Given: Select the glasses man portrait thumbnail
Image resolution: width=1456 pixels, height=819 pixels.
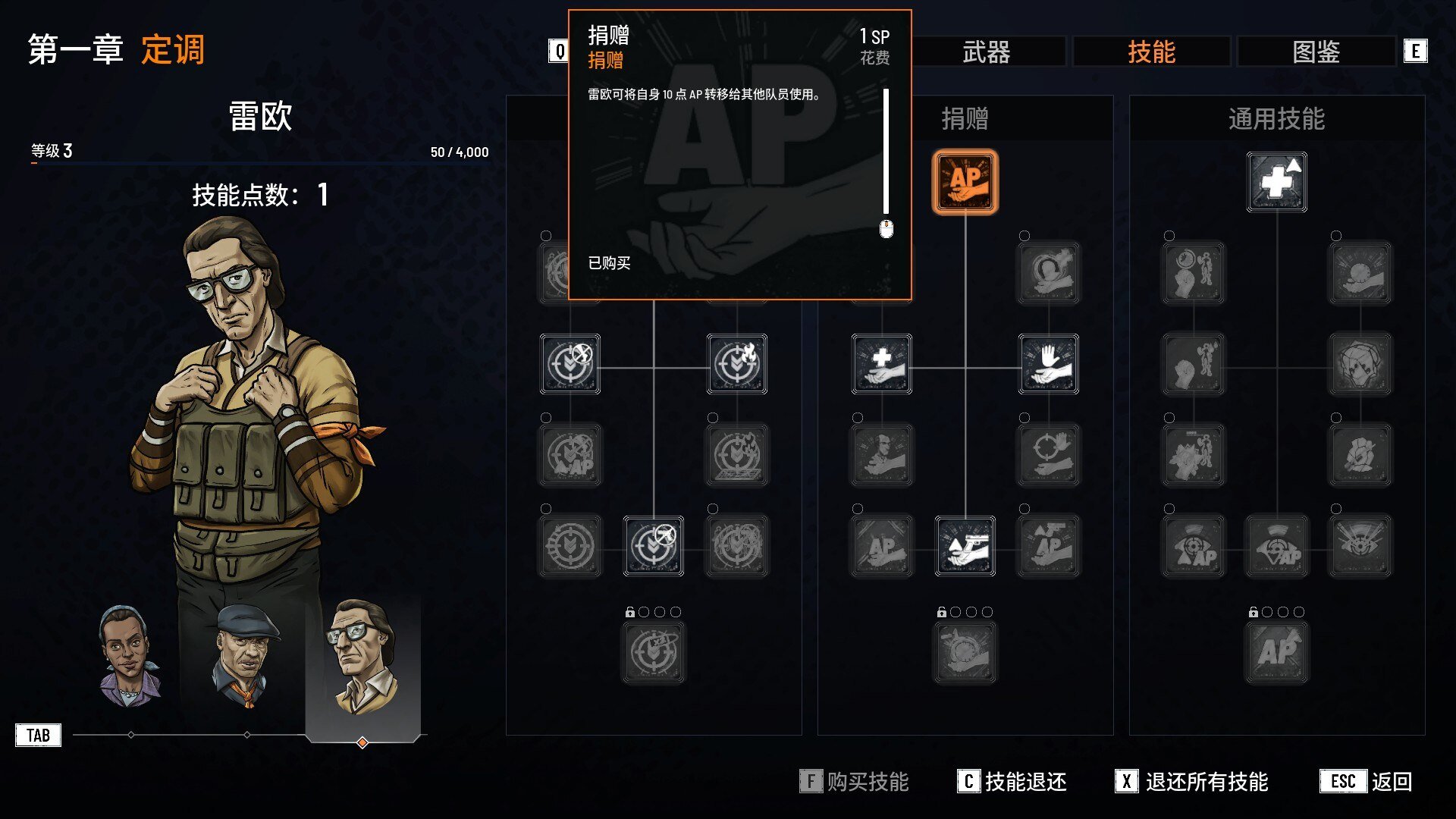Looking at the screenshot, I should click(x=362, y=656).
